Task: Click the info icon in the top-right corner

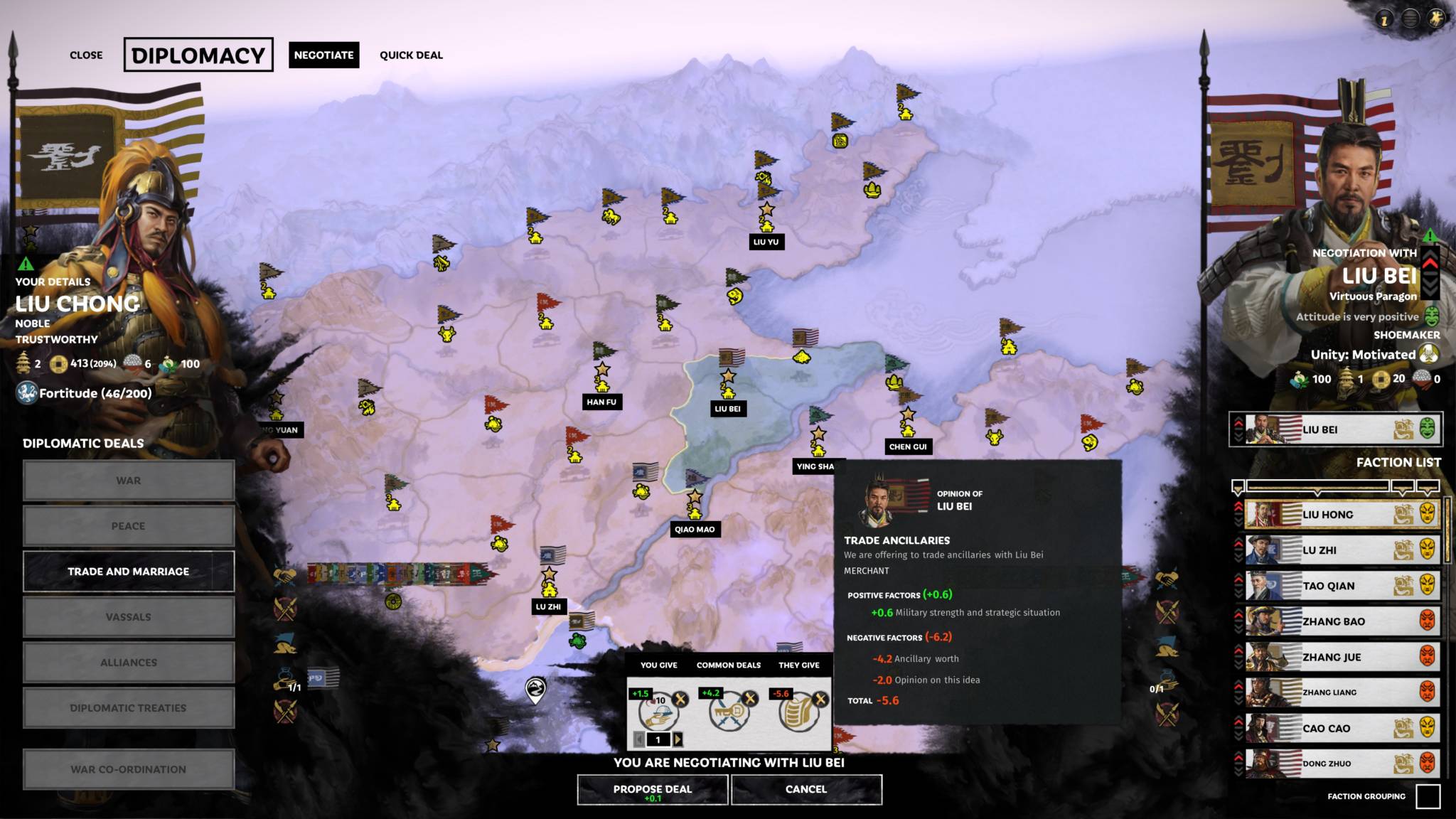Action: [1383, 19]
